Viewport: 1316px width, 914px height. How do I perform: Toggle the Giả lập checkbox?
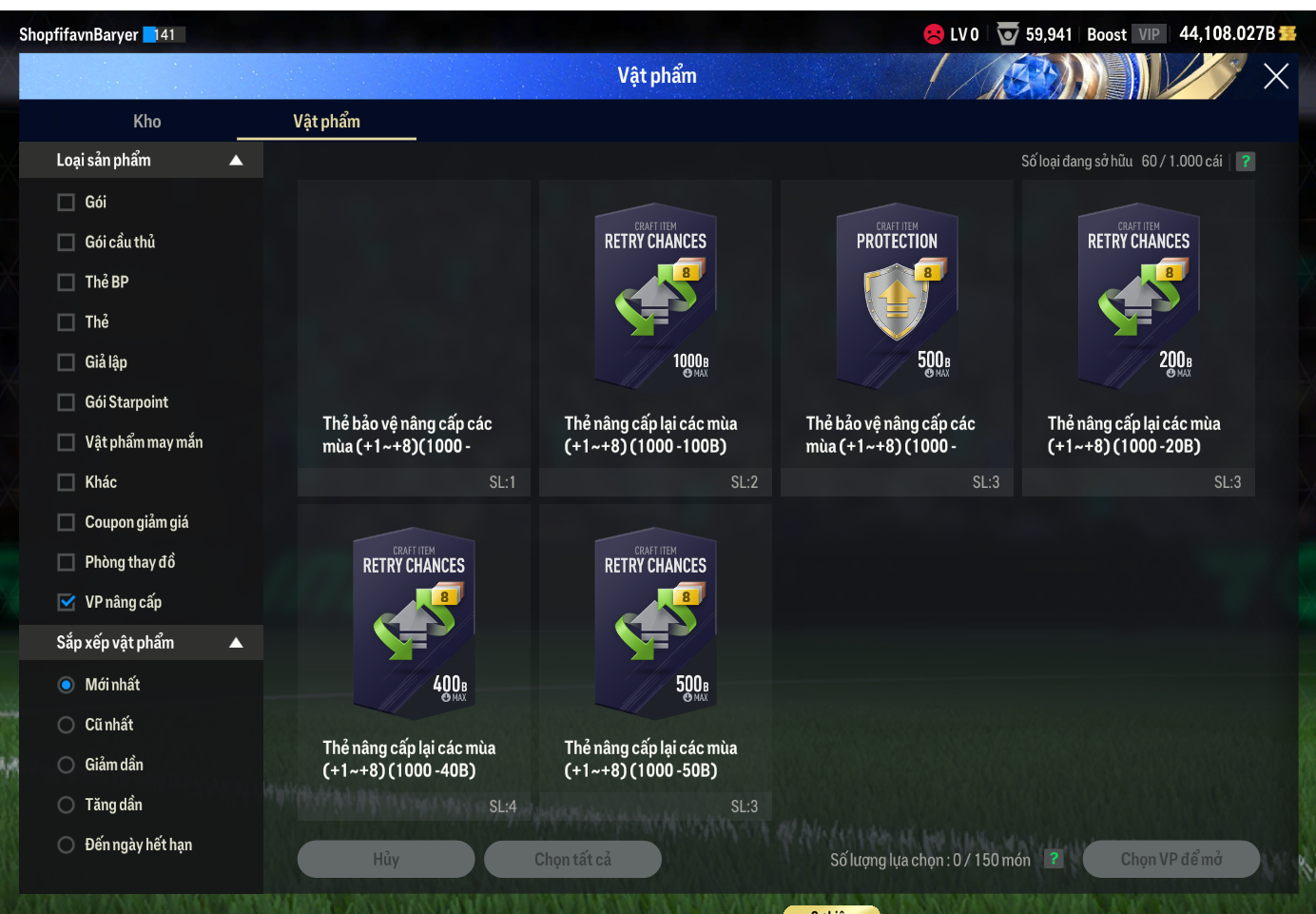[x=67, y=362]
